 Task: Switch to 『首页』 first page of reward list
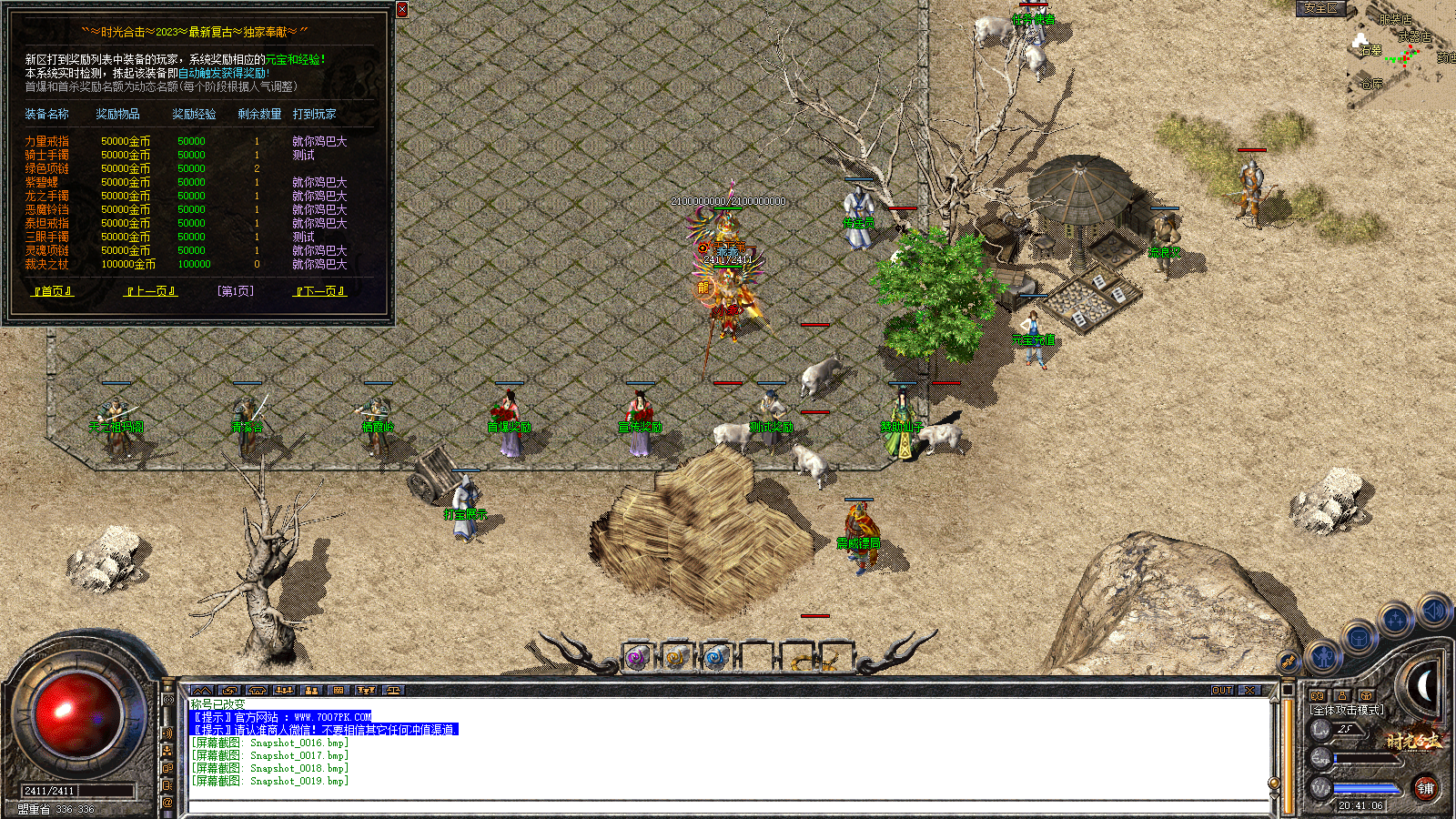coord(52,291)
